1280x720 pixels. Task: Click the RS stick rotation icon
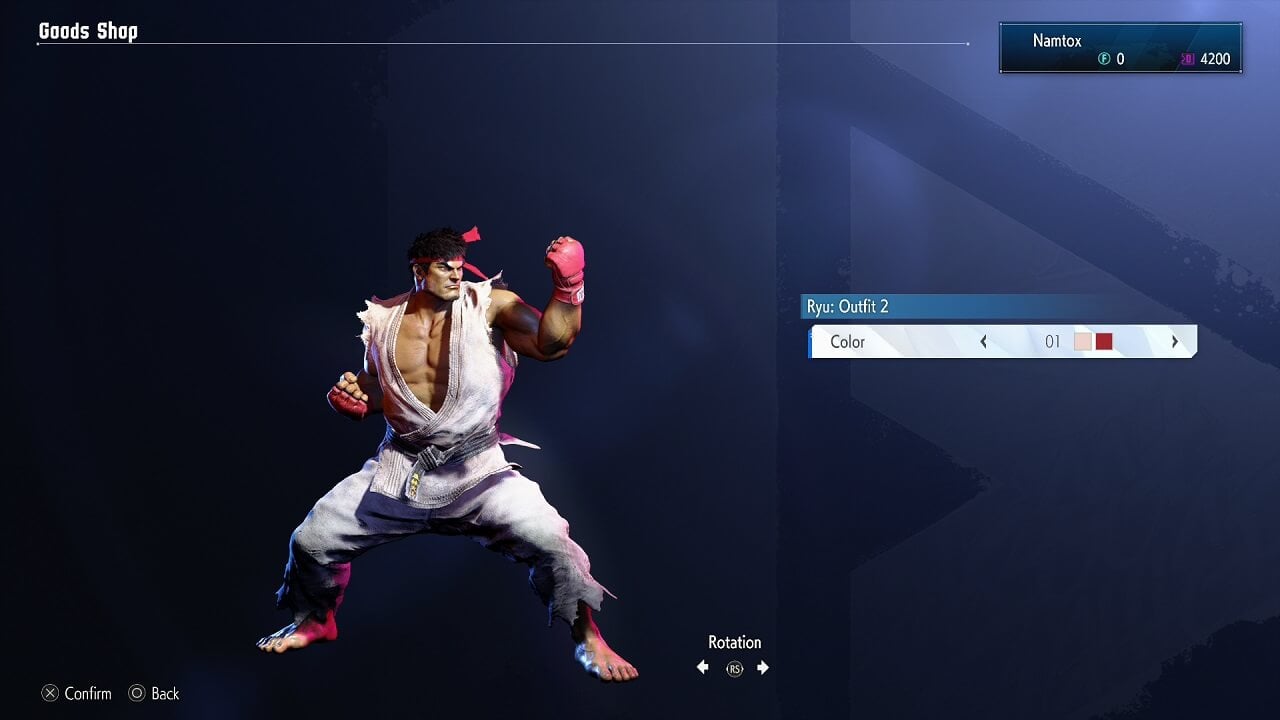click(x=733, y=667)
